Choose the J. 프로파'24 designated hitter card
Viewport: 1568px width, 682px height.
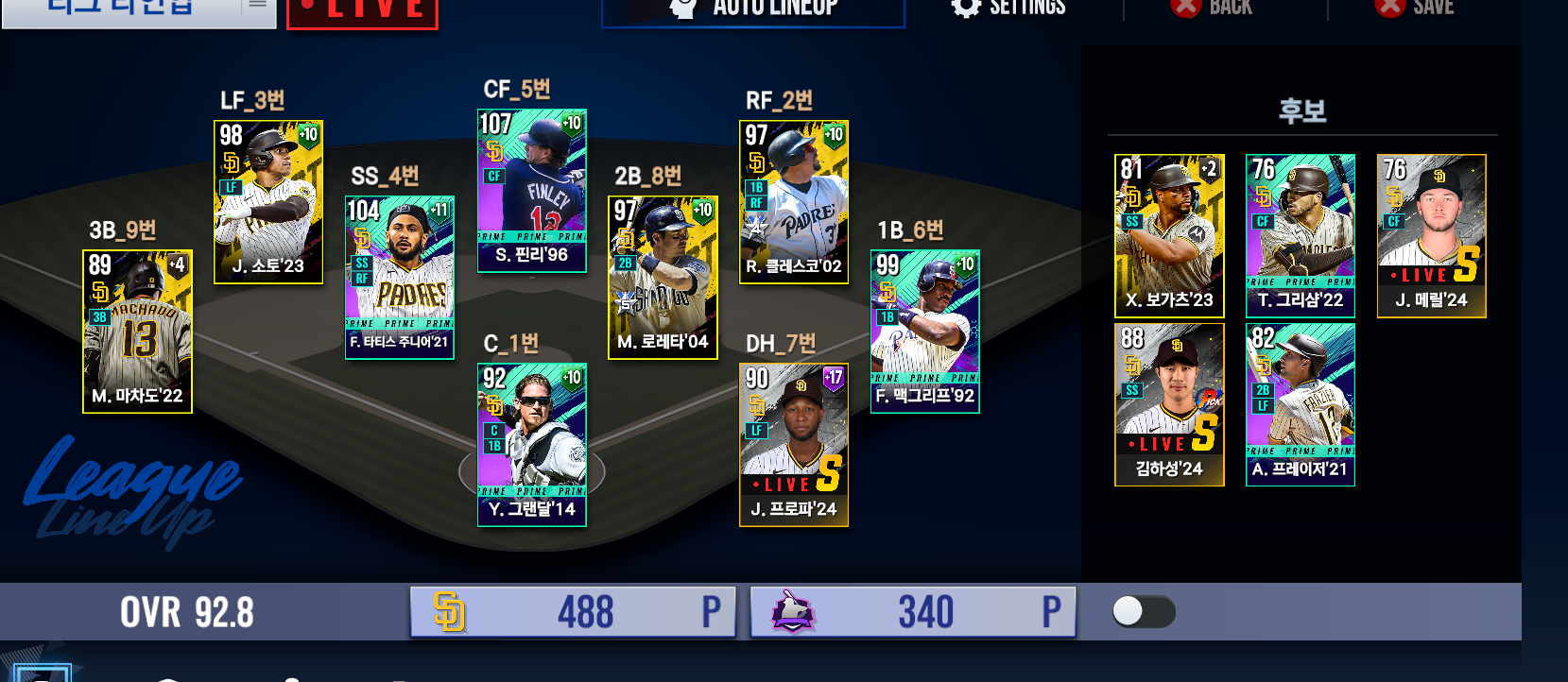[x=794, y=444]
